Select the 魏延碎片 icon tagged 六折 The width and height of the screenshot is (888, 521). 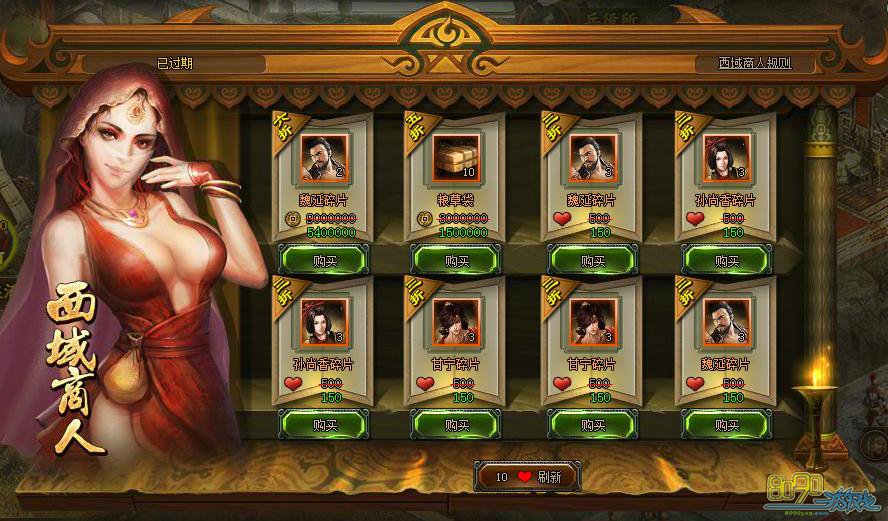[323, 157]
